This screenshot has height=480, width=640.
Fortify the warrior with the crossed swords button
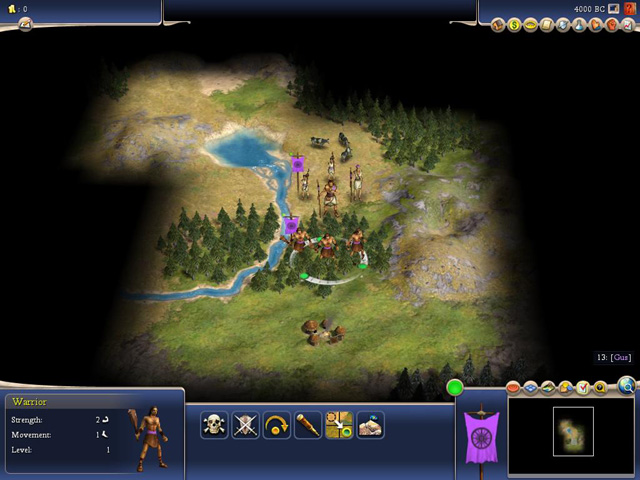[x=245, y=425]
